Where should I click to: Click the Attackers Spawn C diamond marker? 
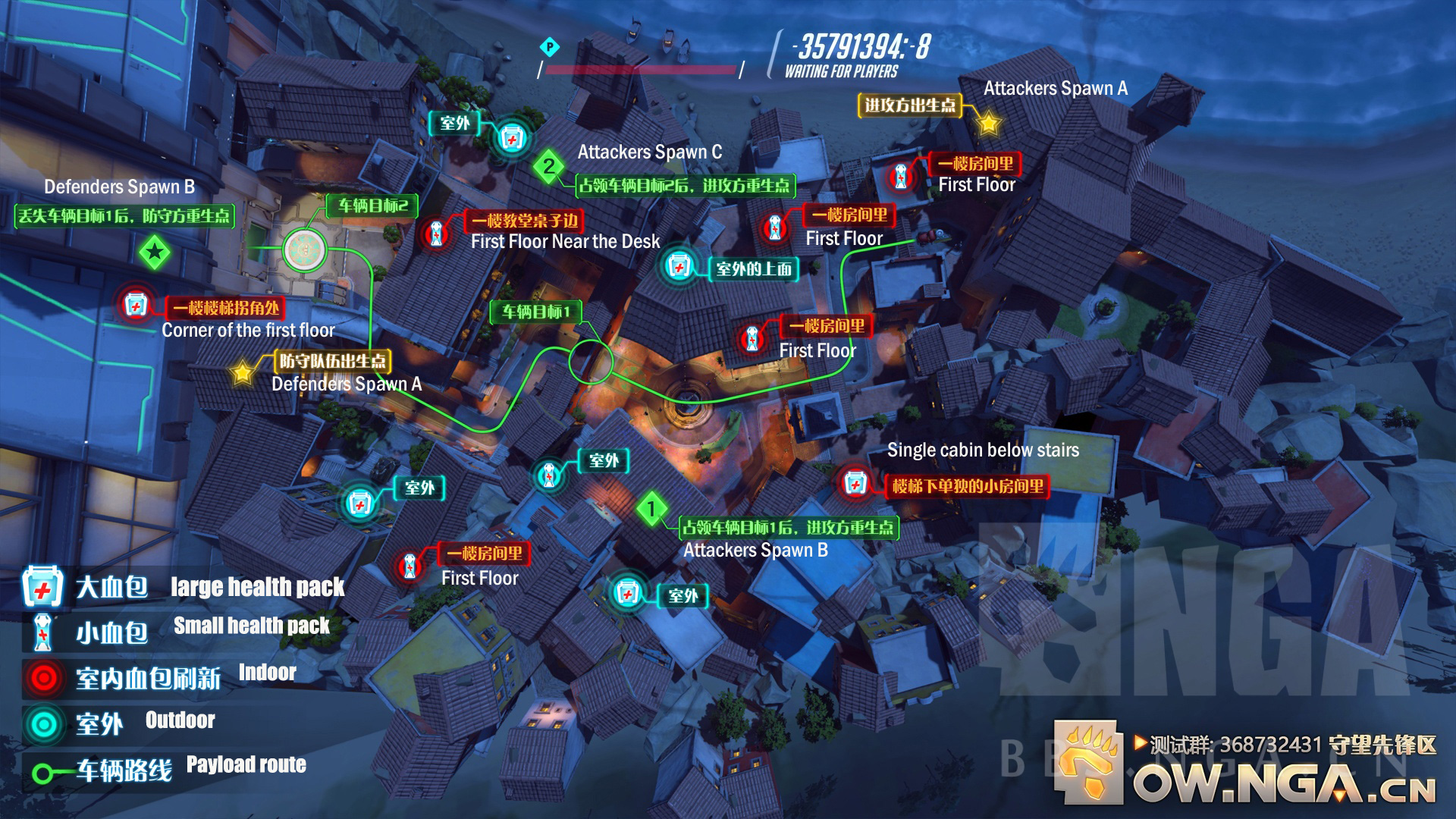(549, 166)
